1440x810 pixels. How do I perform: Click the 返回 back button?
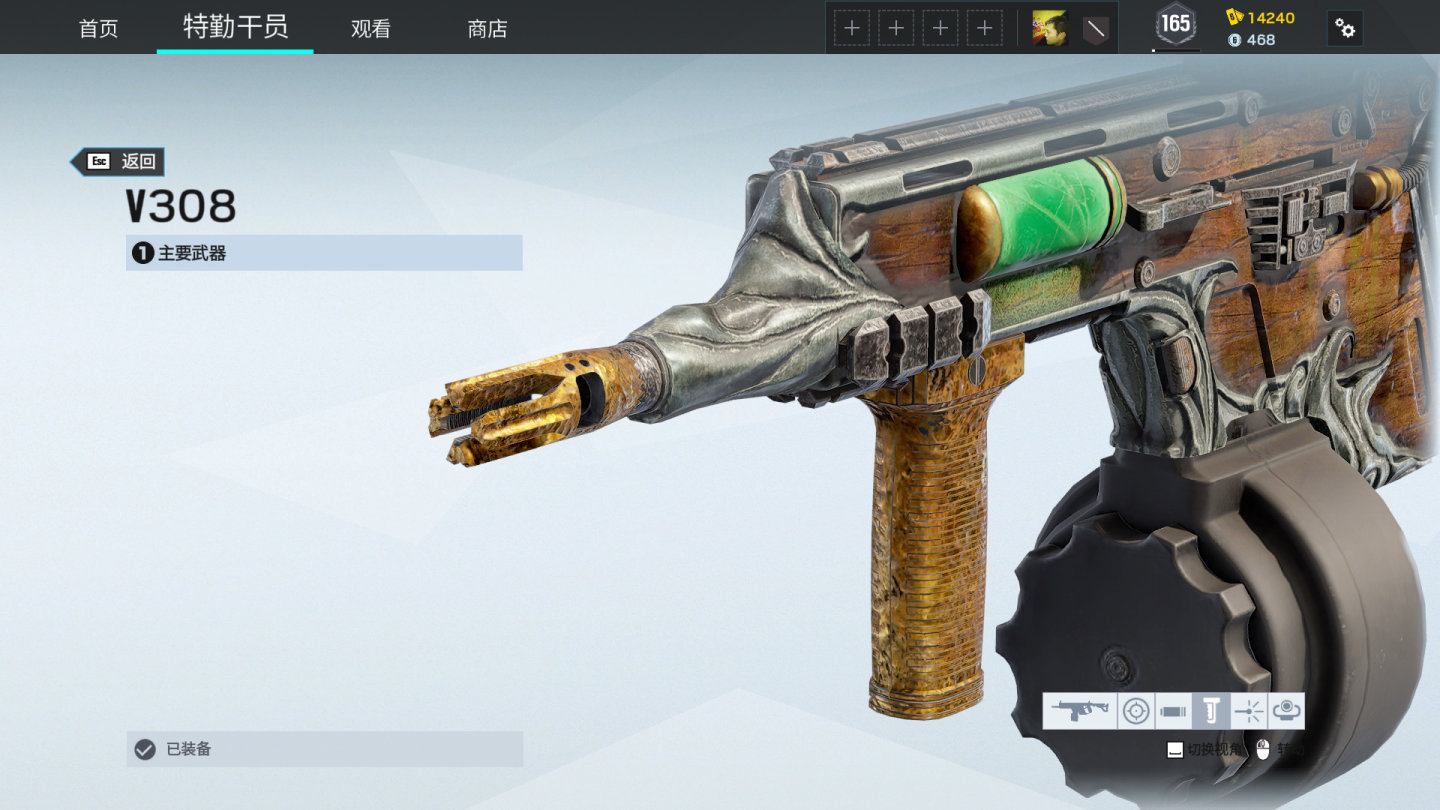[118, 161]
